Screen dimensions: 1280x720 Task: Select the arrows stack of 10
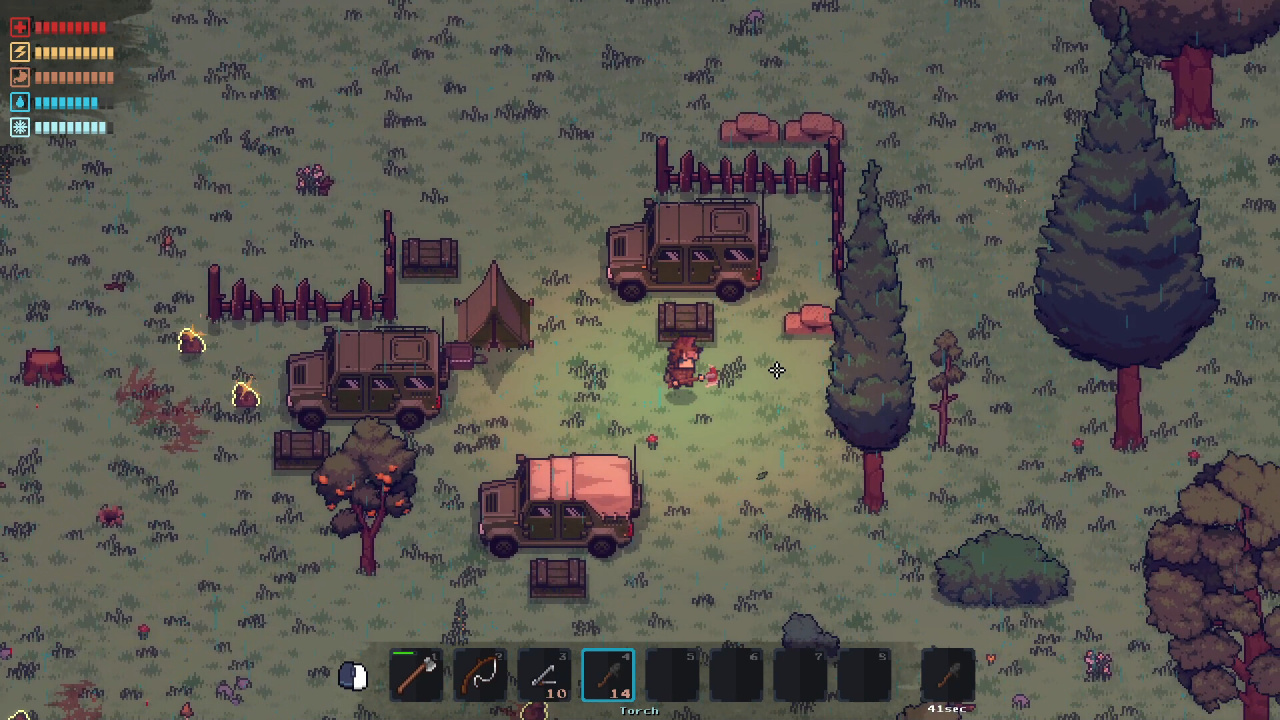coord(545,675)
